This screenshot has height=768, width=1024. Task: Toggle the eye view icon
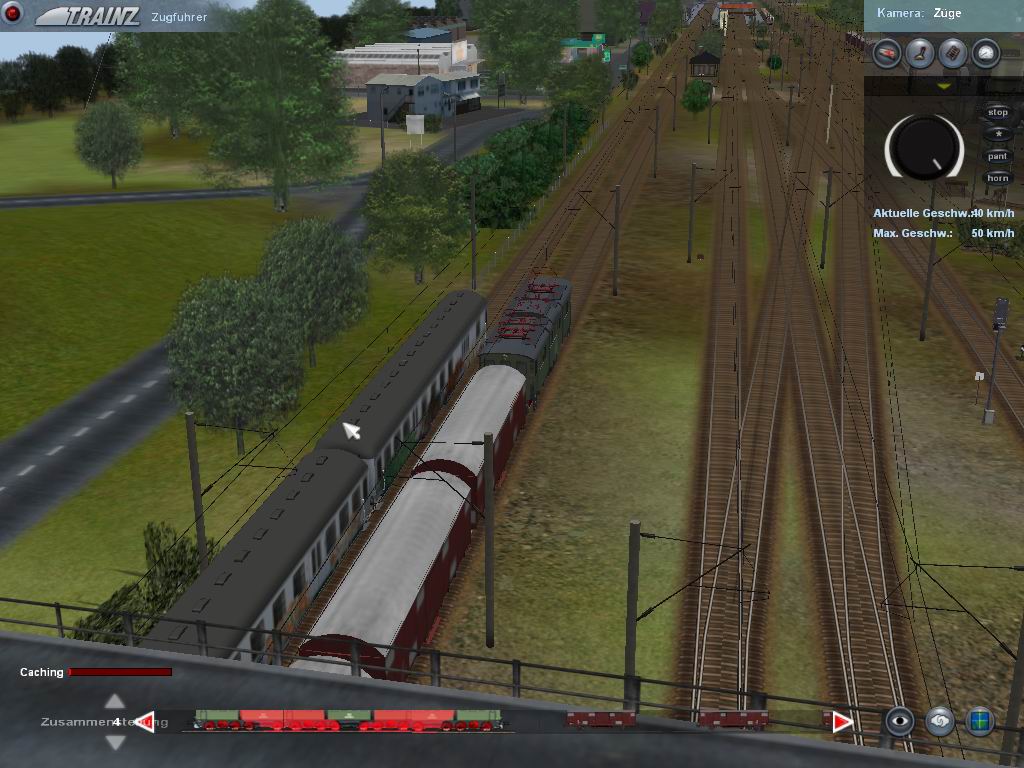pos(900,721)
